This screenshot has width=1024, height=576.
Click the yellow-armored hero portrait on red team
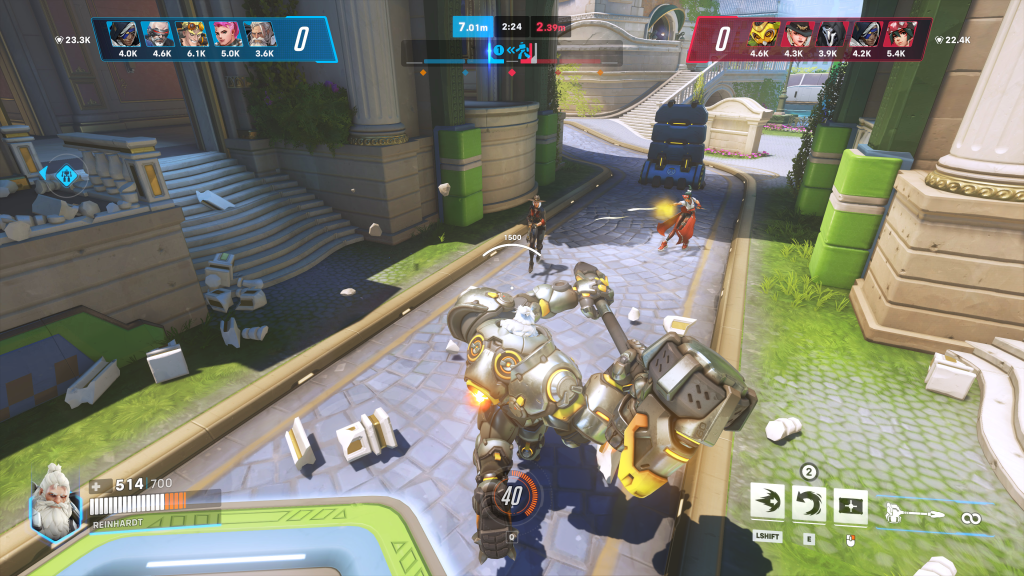(x=762, y=34)
